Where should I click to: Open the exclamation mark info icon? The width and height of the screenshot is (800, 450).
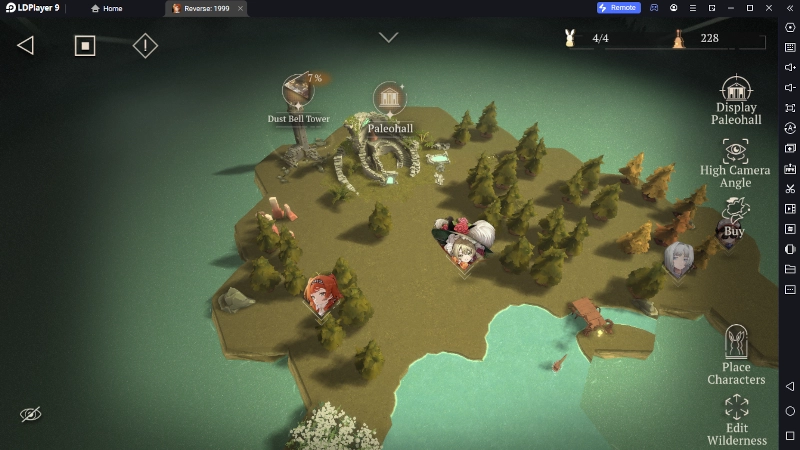coord(145,45)
